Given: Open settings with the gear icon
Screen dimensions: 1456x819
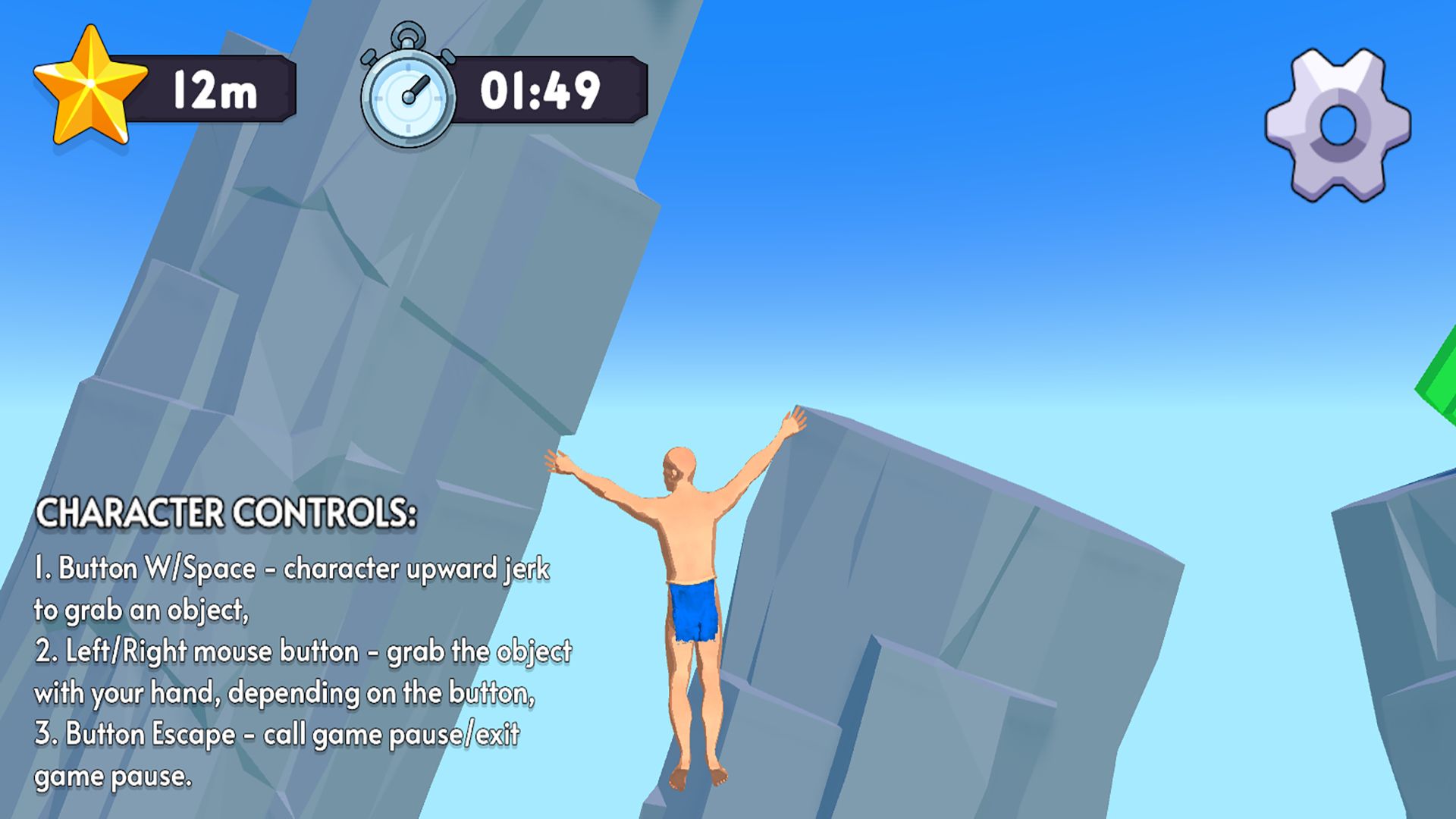Looking at the screenshot, I should point(1338,125).
